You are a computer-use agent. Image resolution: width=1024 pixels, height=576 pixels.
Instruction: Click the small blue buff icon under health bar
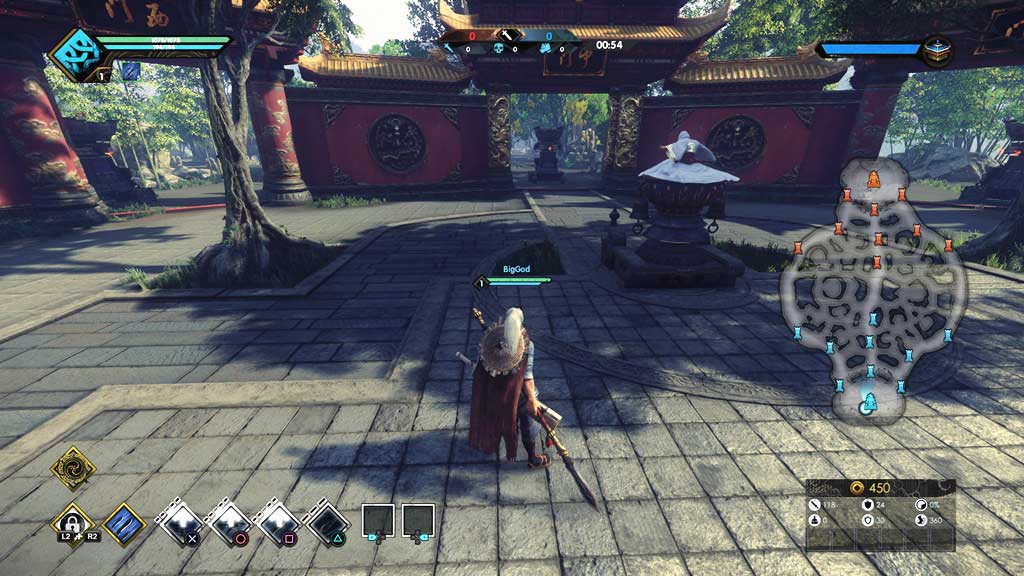click(x=130, y=70)
